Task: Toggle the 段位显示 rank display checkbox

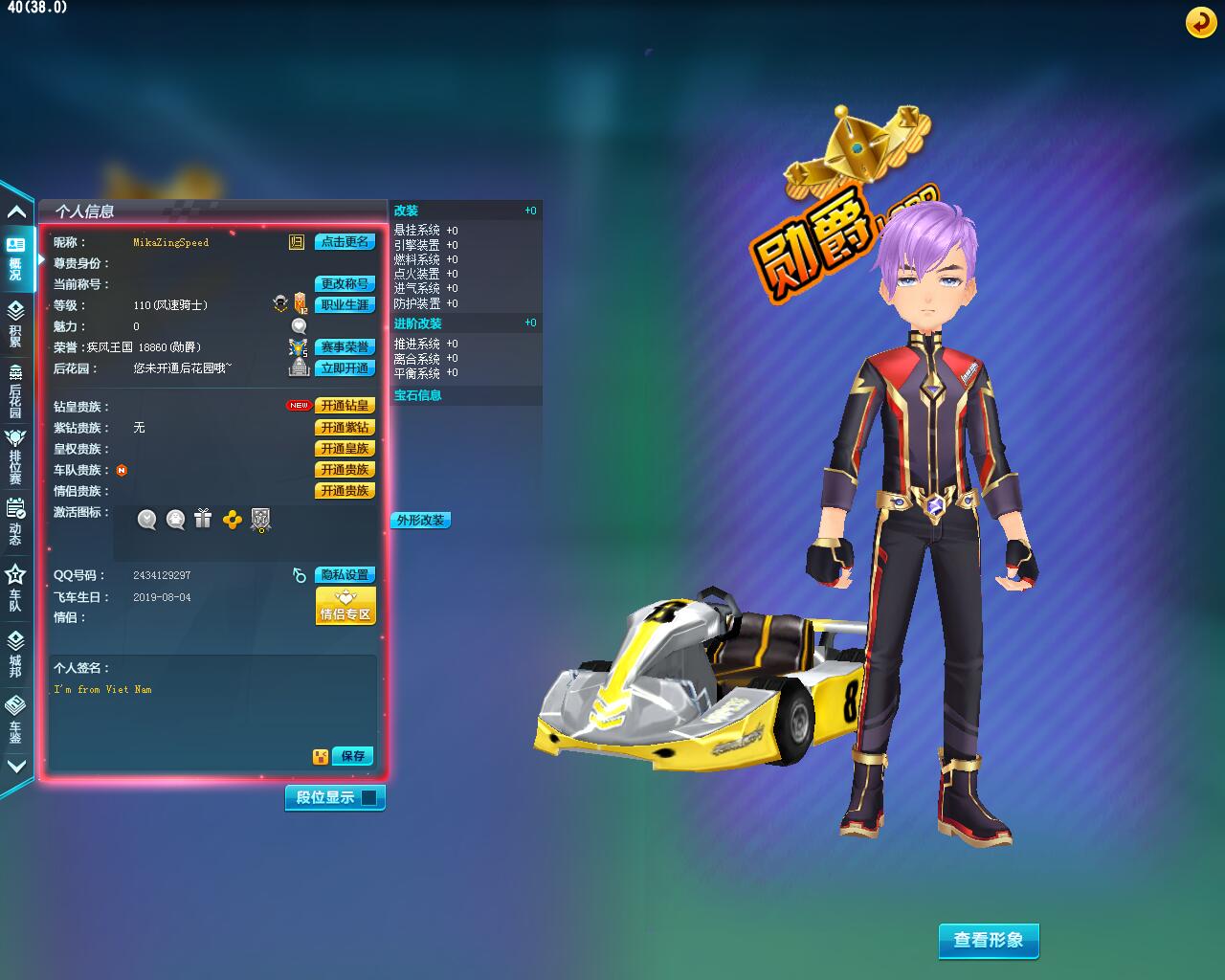Action: (x=367, y=796)
